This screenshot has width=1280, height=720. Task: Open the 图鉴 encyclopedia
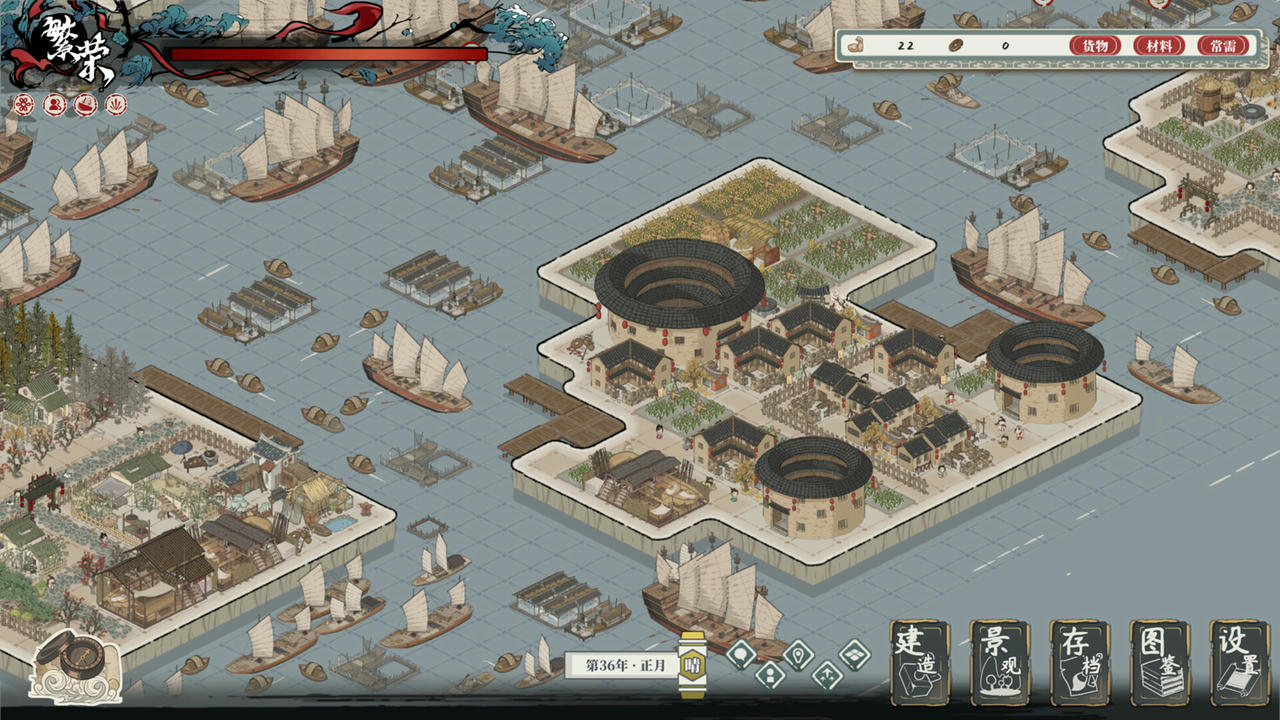tap(1159, 663)
